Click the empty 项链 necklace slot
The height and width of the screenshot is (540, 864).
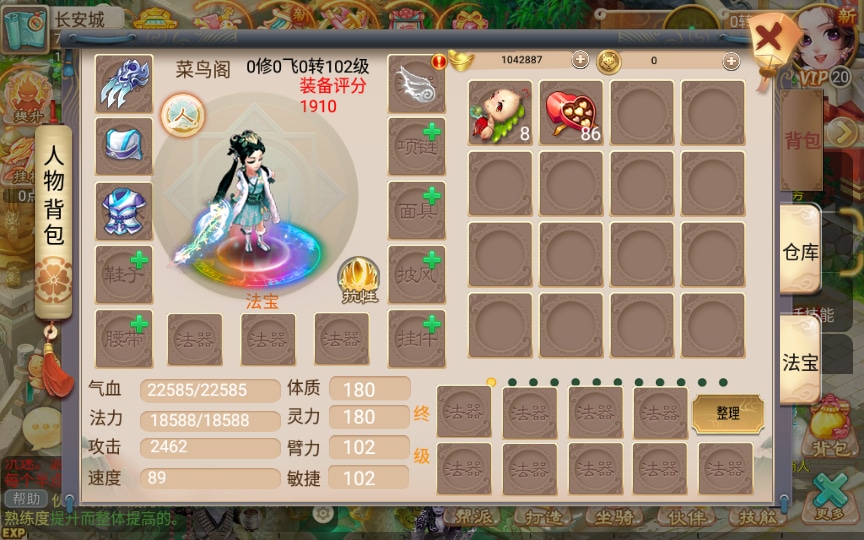[416, 147]
